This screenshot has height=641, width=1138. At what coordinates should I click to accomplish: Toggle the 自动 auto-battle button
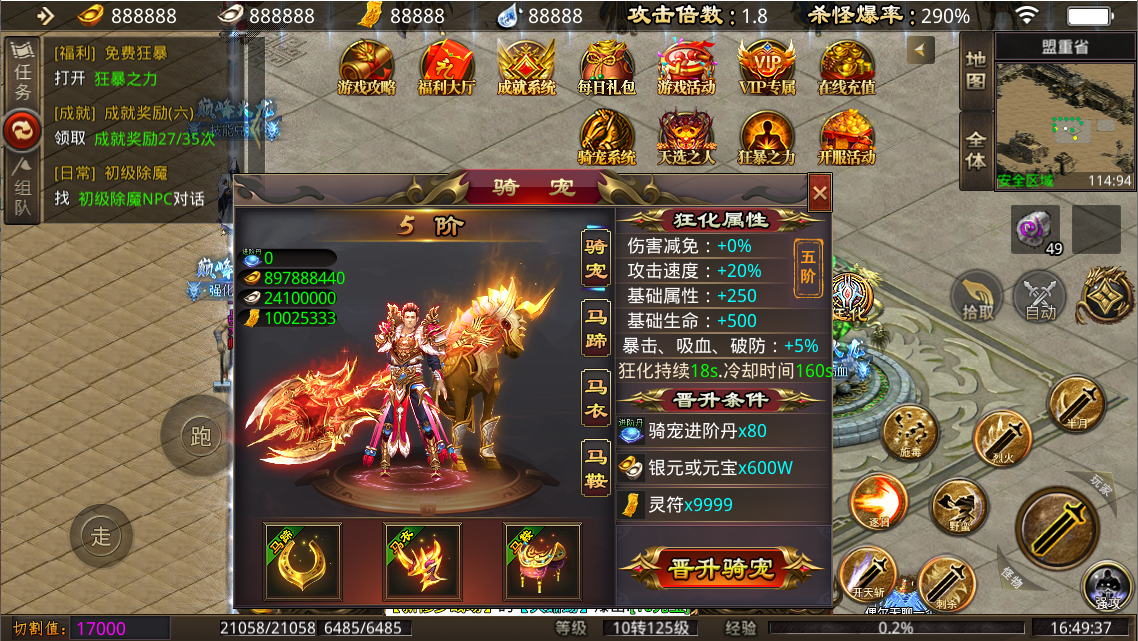pos(1040,298)
